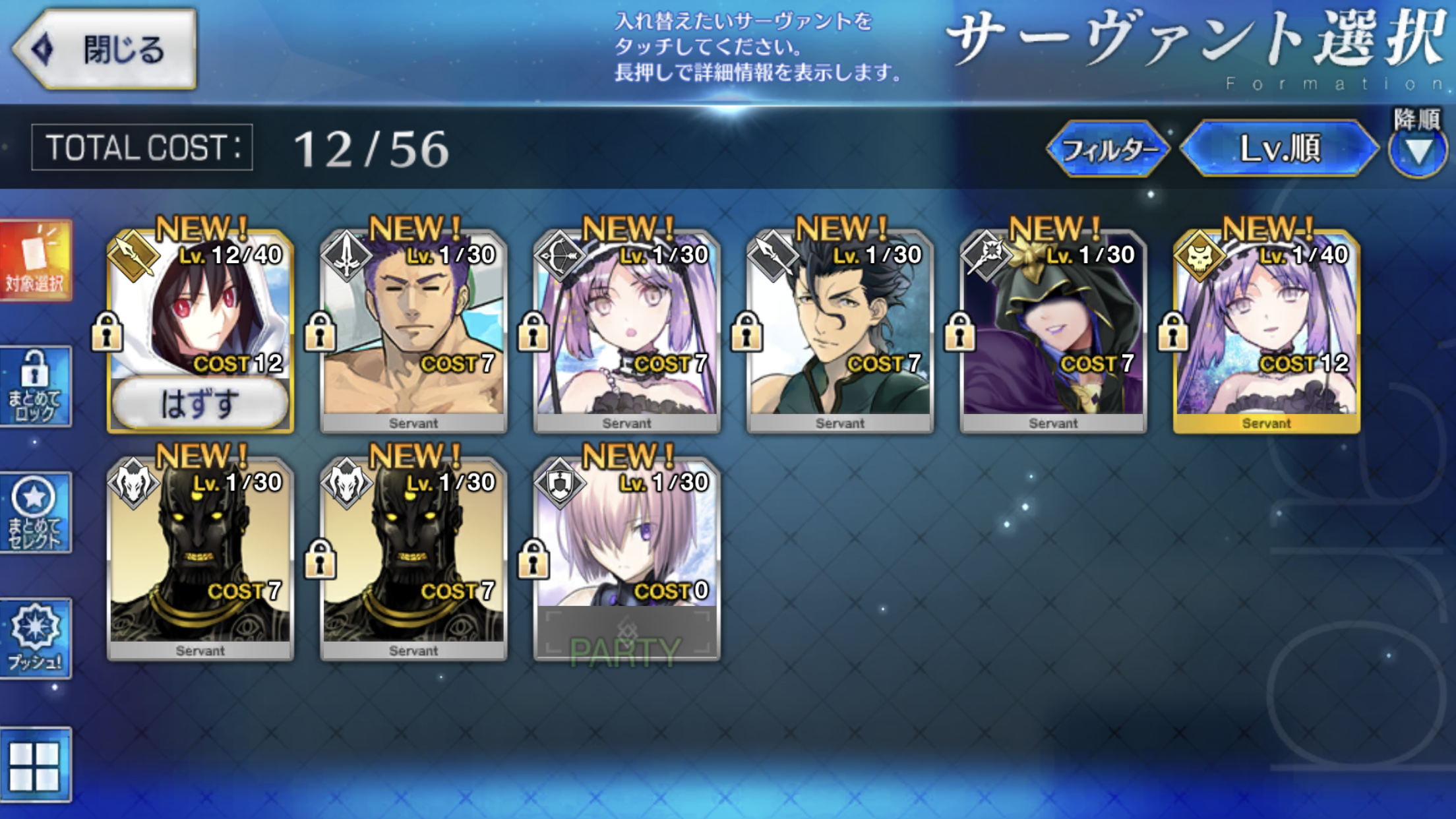1456x819 pixels.
Task: Choose the unlocked black-masked Berserker servant card
Action: pos(200,557)
